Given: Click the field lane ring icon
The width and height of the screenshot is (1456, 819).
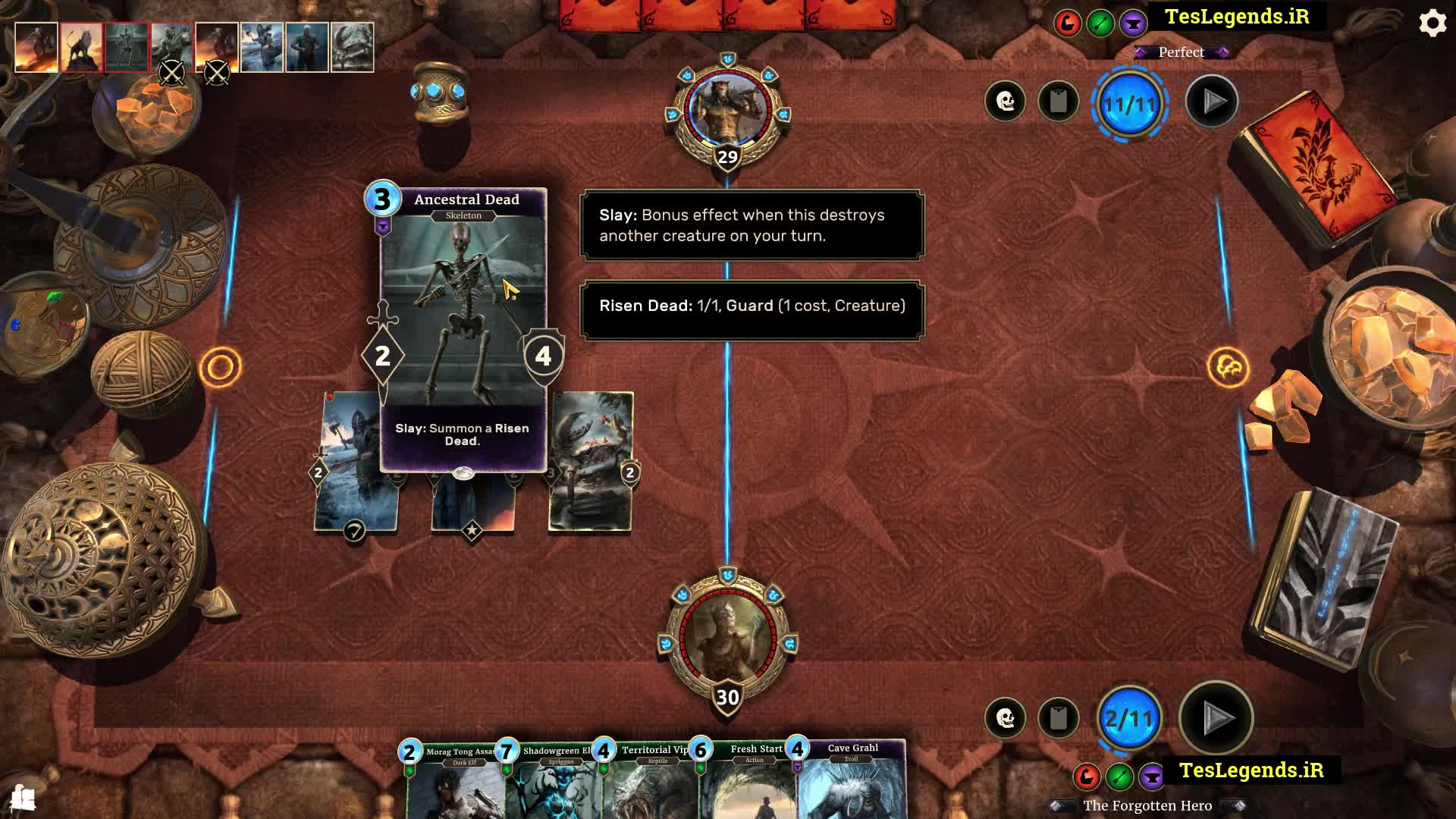Looking at the screenshot, I should point(221,368).
